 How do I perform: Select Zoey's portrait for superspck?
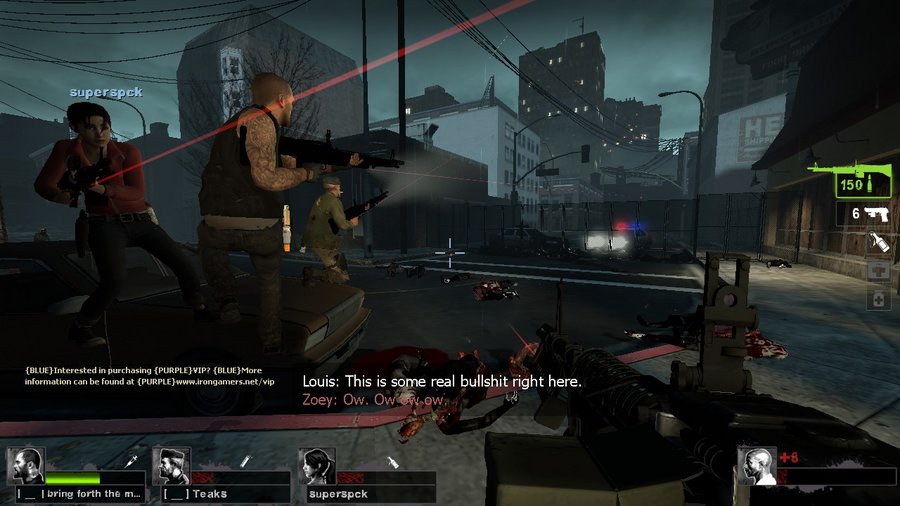point(317,466)
